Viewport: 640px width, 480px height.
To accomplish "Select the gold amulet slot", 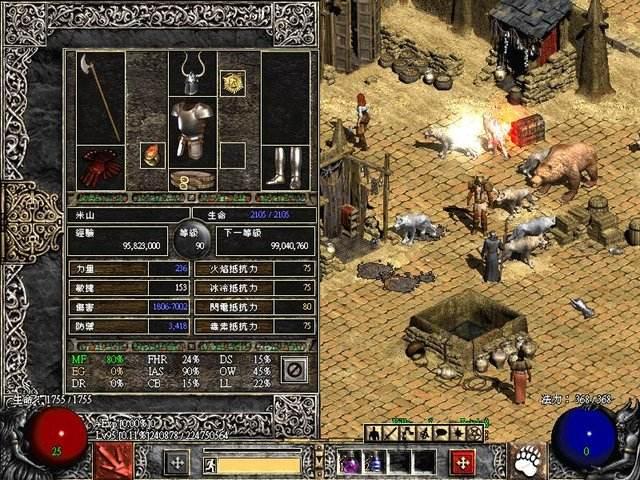I will tap(233, 84).
